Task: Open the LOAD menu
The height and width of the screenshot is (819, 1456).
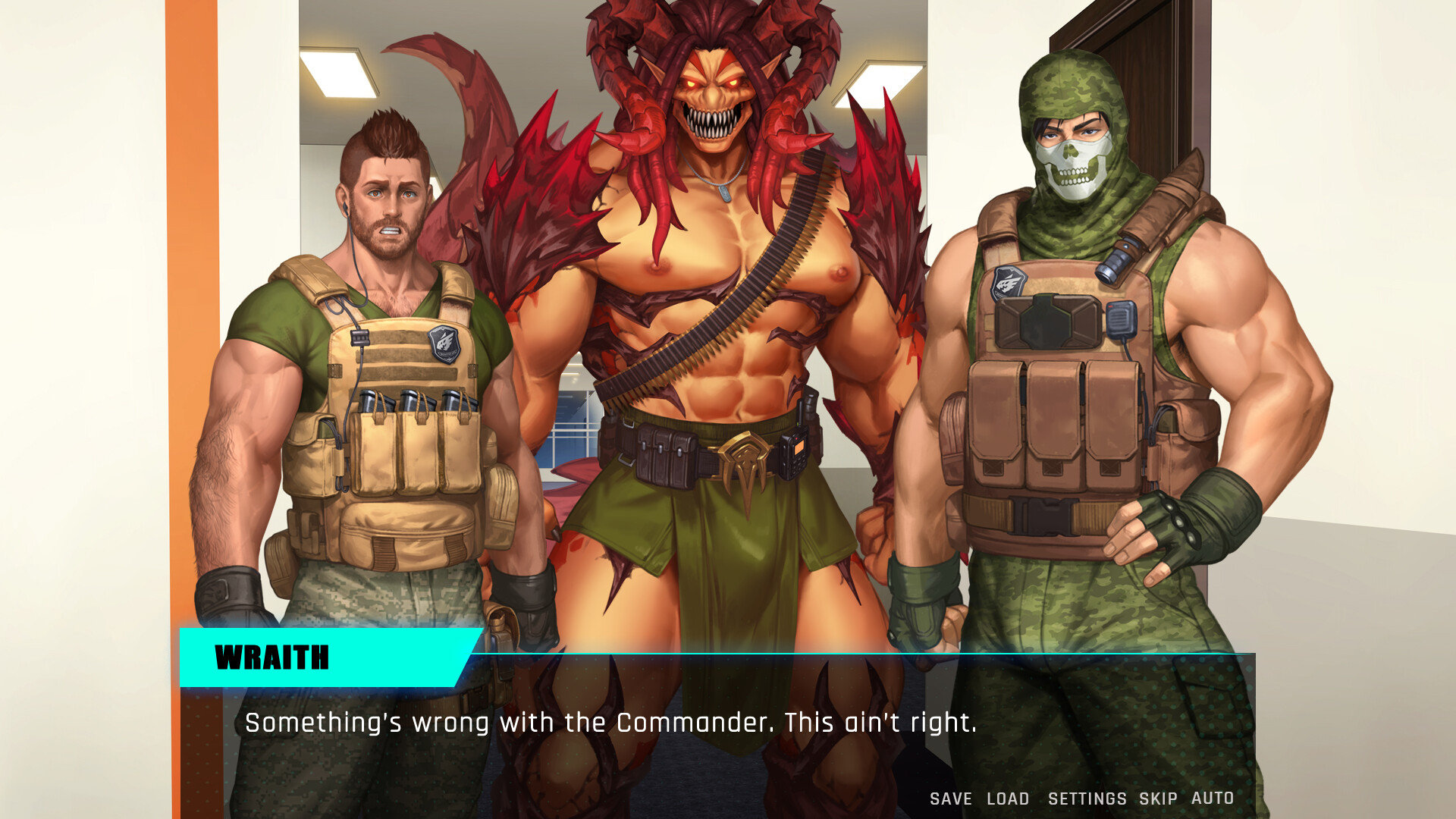Action: (1006, 799)
